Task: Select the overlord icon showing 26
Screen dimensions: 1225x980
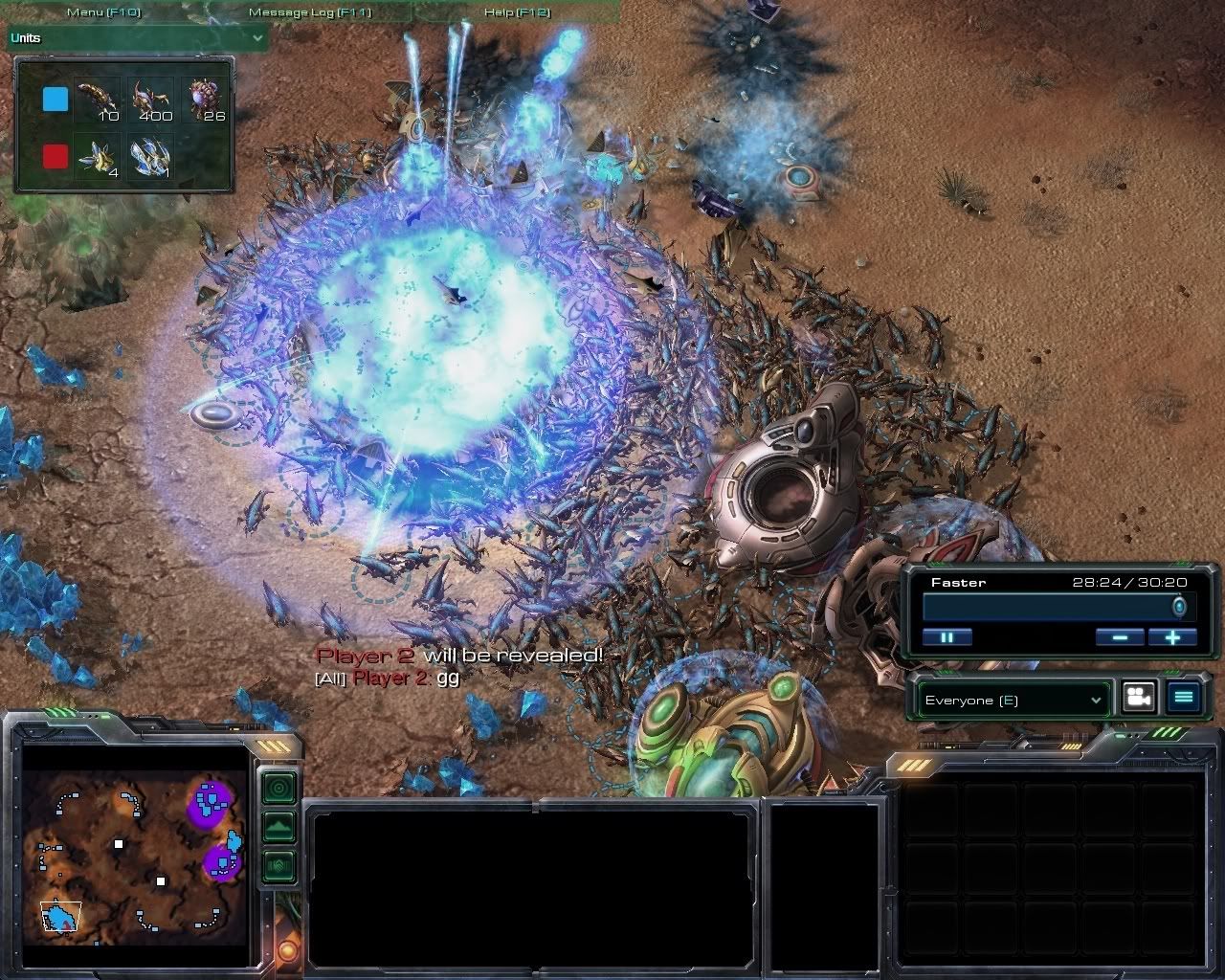Action: (206, 100)
